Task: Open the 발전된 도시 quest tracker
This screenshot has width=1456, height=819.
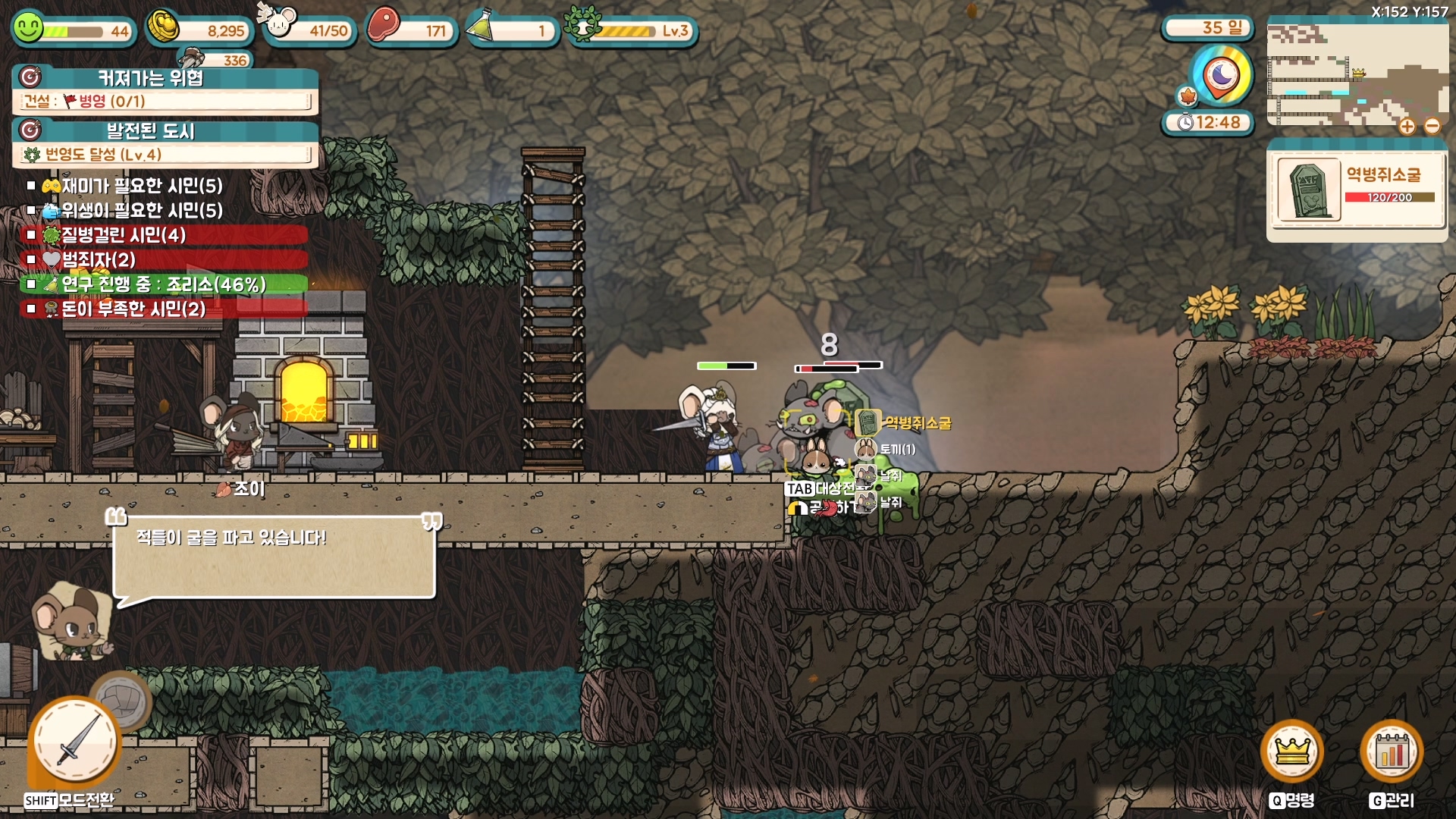Action: click(x=165, y=143)
